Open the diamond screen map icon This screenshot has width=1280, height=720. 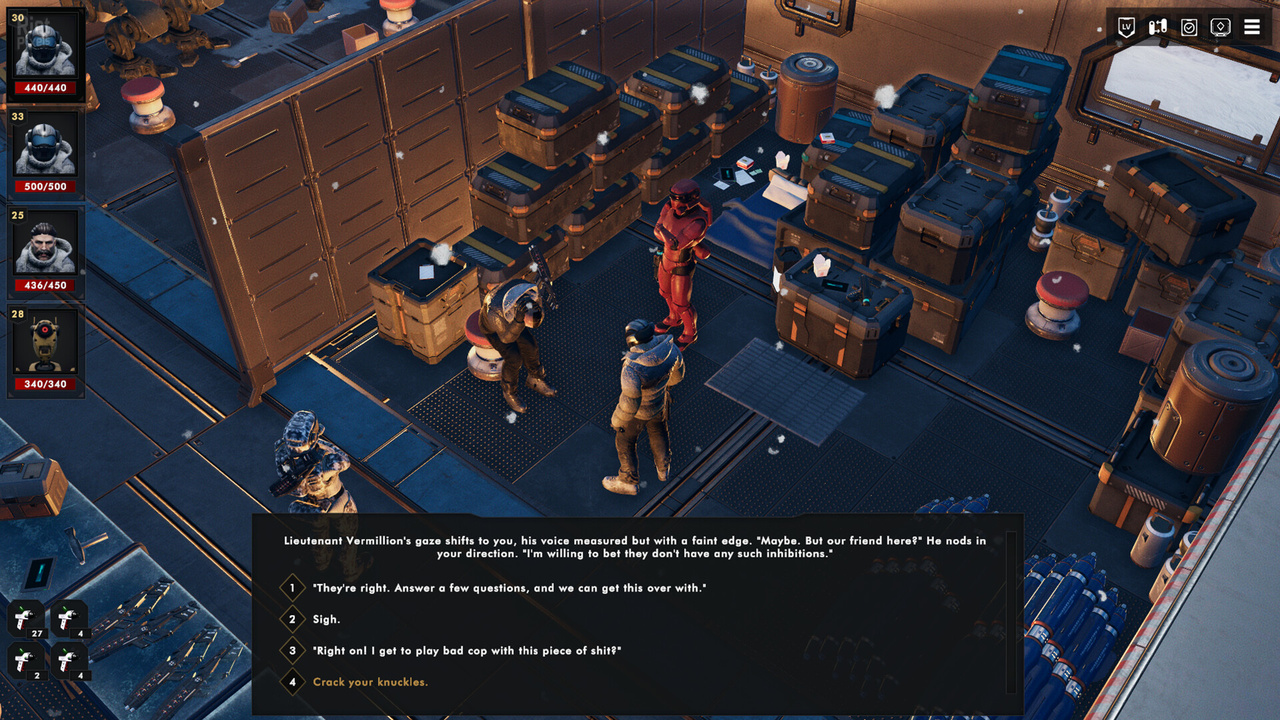click(x=1219, y=27)
